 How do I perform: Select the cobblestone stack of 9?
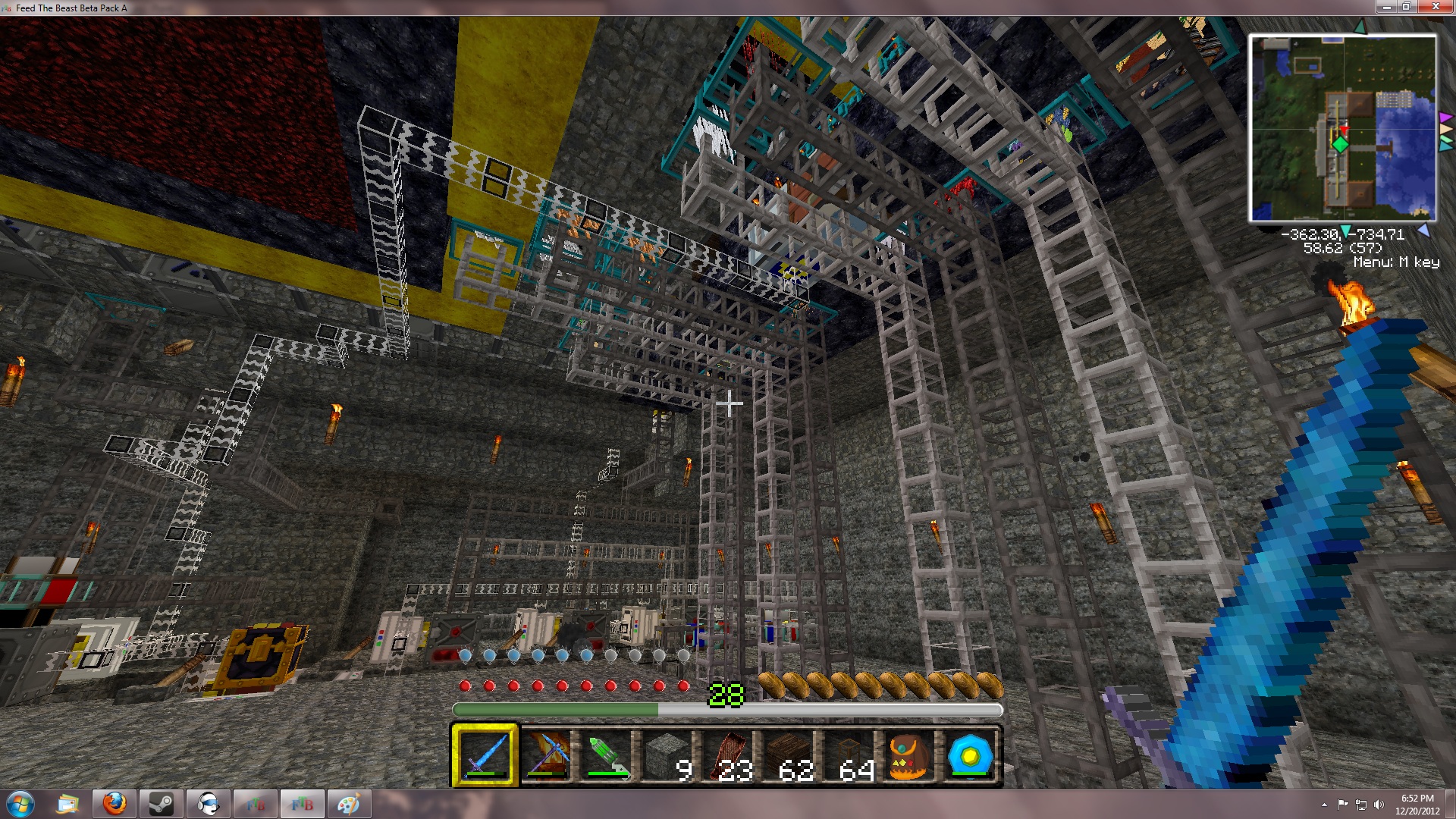667,755
